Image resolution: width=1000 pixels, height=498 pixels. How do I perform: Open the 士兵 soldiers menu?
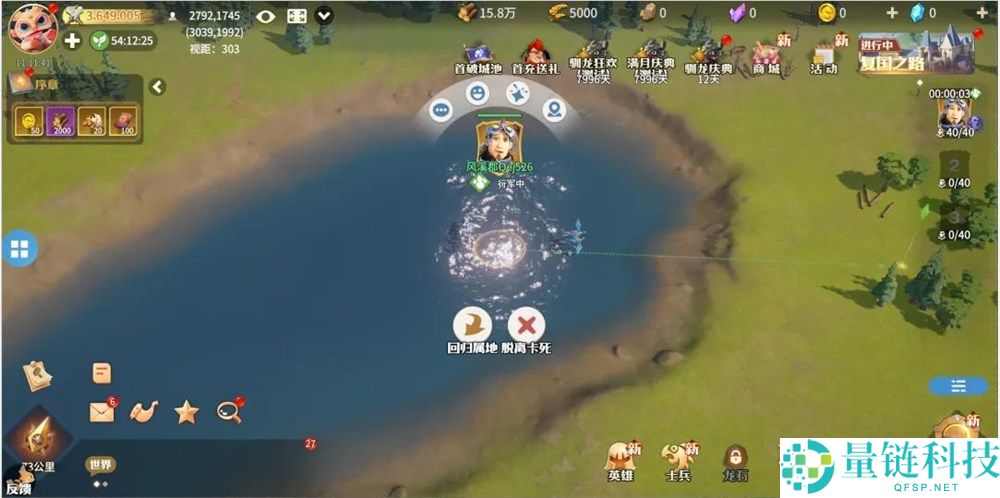coord(678,460)
